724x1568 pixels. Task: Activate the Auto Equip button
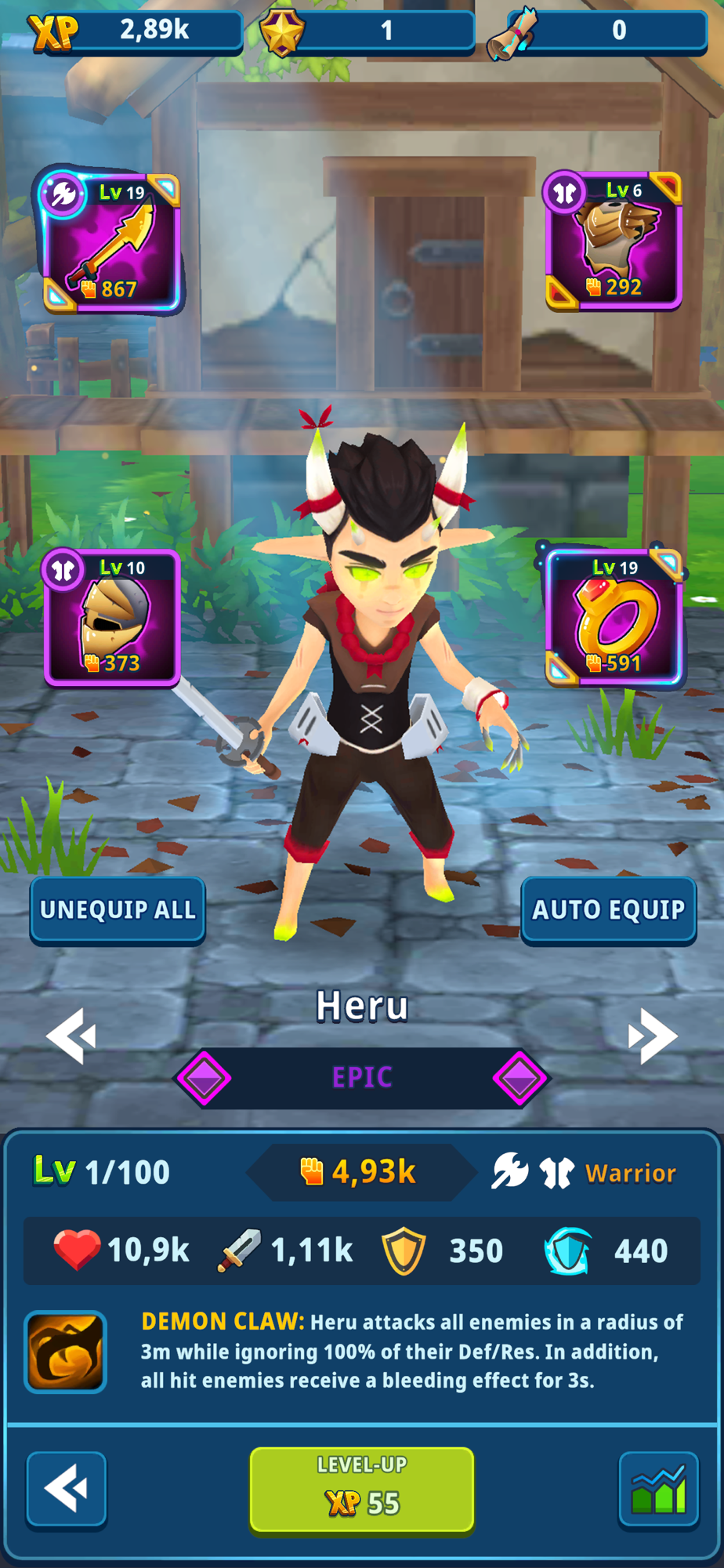[609, 909]
